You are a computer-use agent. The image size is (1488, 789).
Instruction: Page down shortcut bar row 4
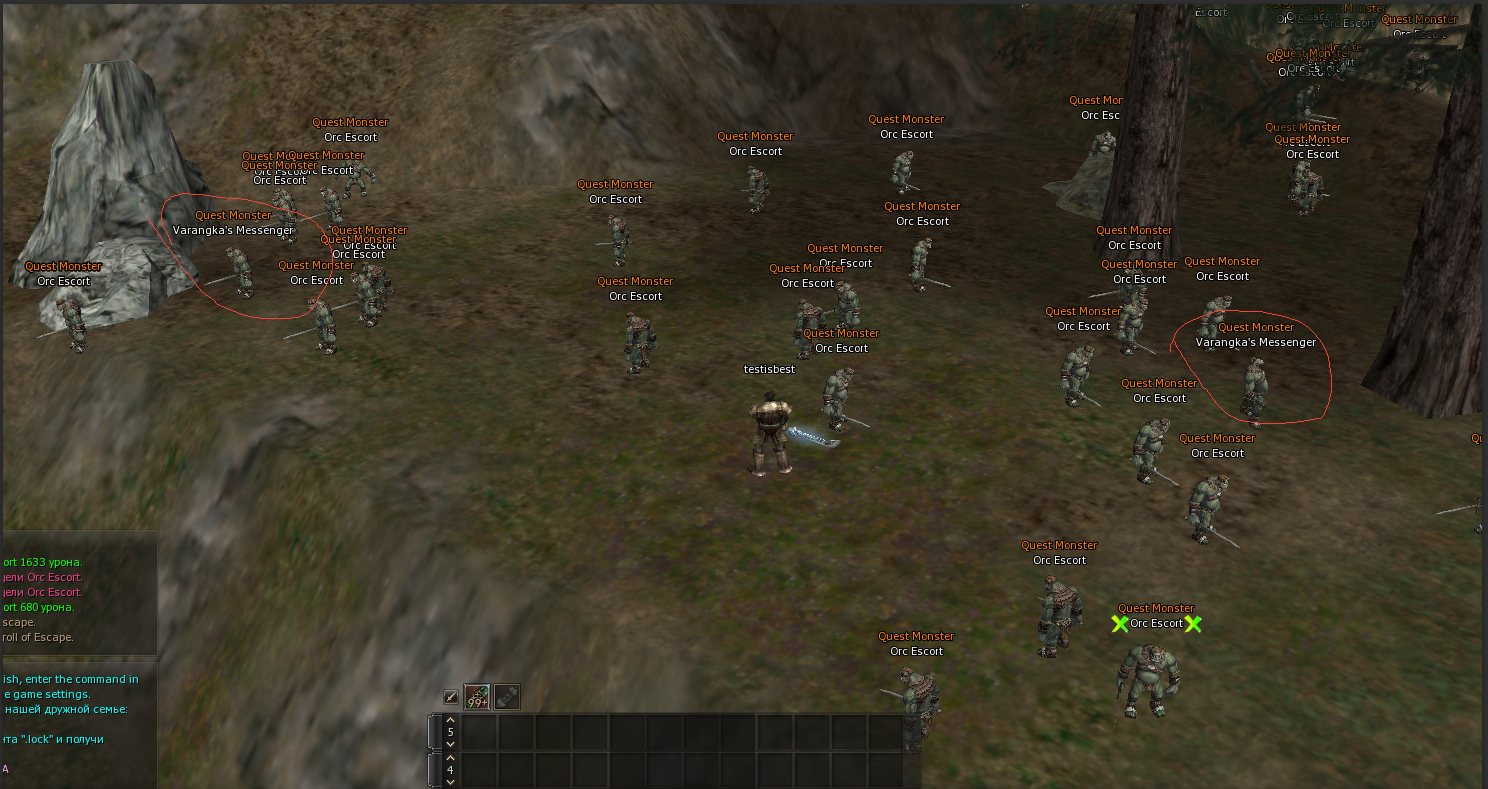click(x=449, y=781)
